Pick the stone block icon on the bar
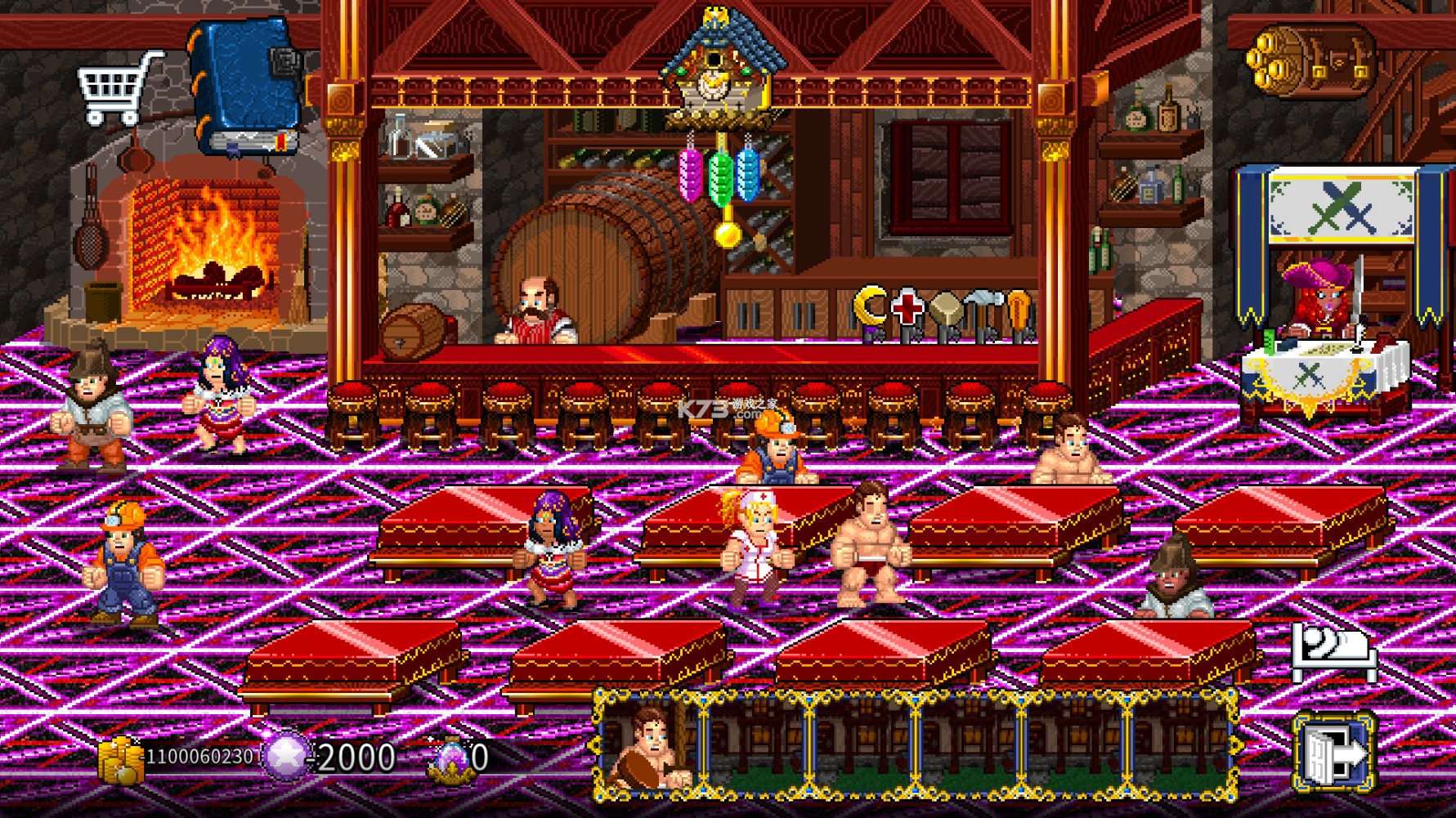 (944, 311)
